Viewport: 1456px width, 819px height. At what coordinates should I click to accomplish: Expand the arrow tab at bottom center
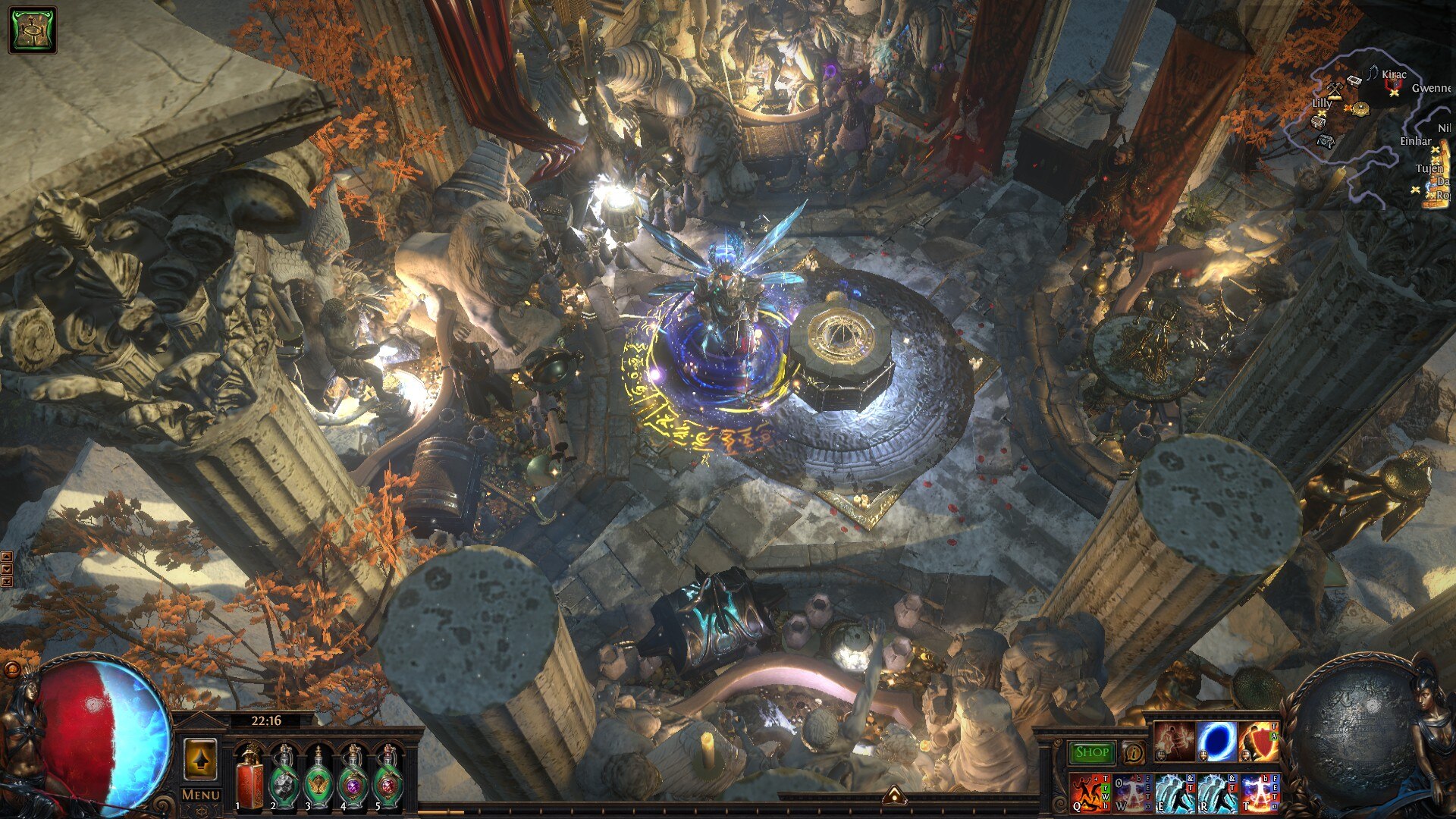(x=895, y=794)
